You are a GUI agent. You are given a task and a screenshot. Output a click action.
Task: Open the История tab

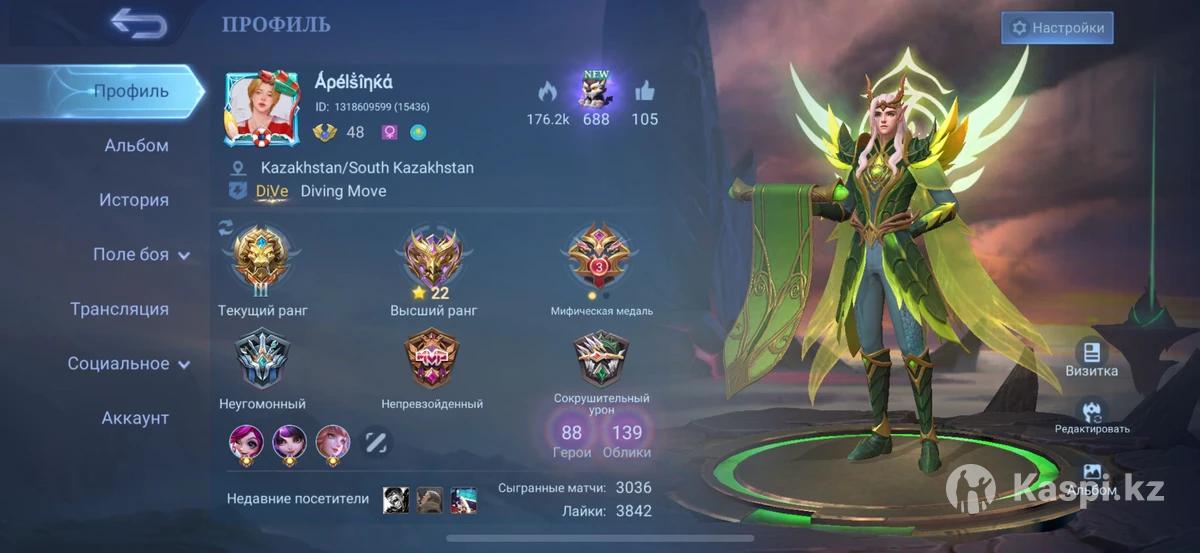pyautogui.click(x=133, y=200)
